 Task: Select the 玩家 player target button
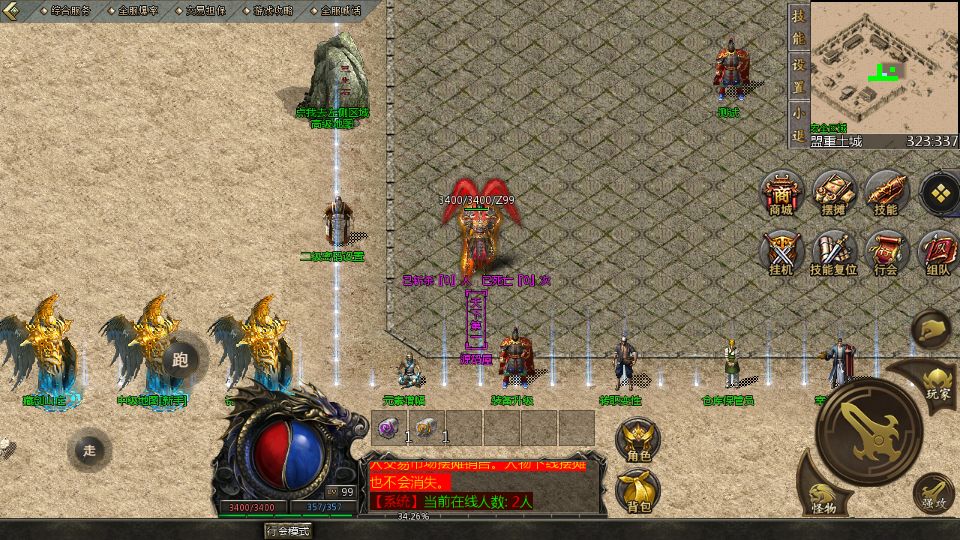point(936,379)
